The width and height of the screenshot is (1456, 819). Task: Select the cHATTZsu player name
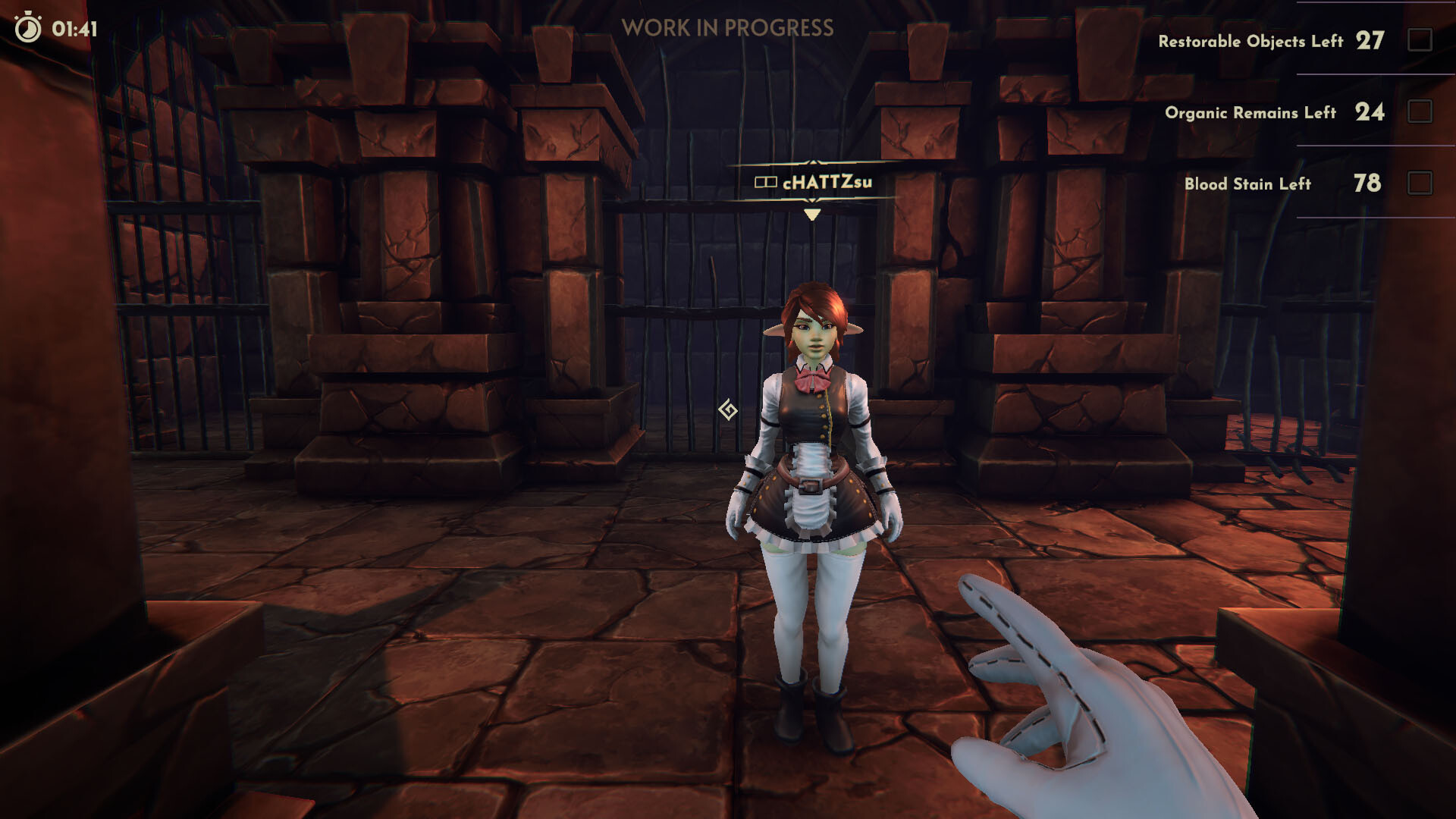click(x=827, y=181)
